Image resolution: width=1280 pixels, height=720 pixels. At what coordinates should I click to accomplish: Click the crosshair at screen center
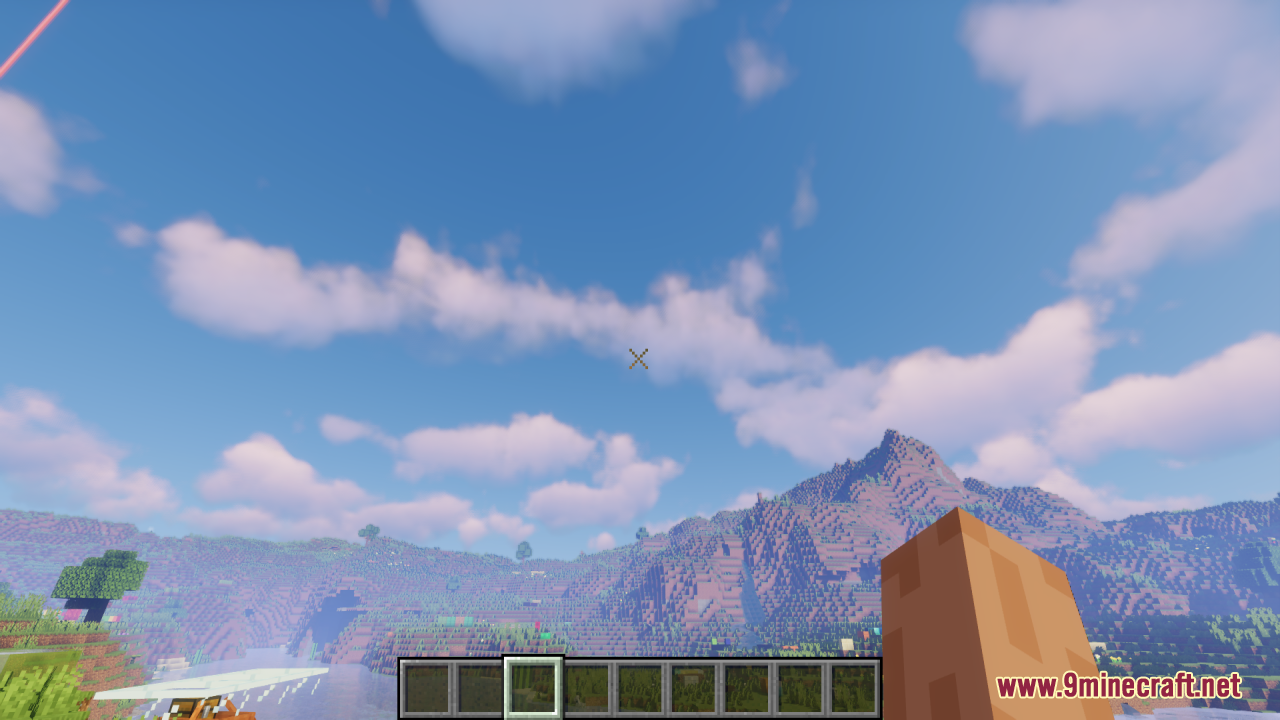pyautogui.click(x=639, y=359)
